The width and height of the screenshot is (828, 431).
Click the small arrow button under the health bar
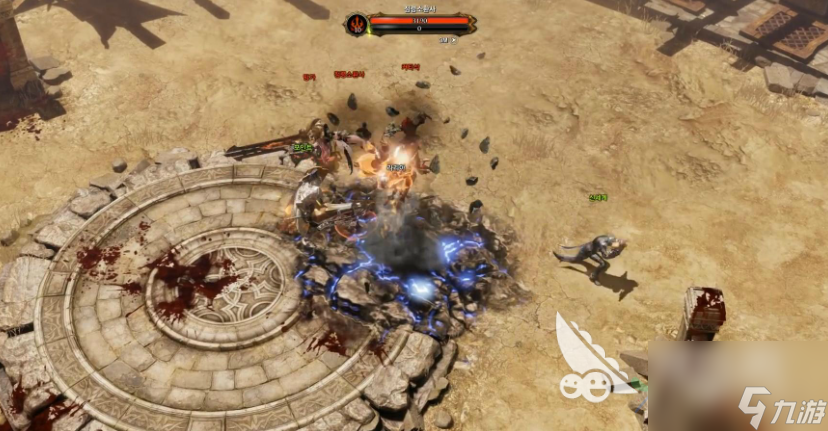point(454,40)
